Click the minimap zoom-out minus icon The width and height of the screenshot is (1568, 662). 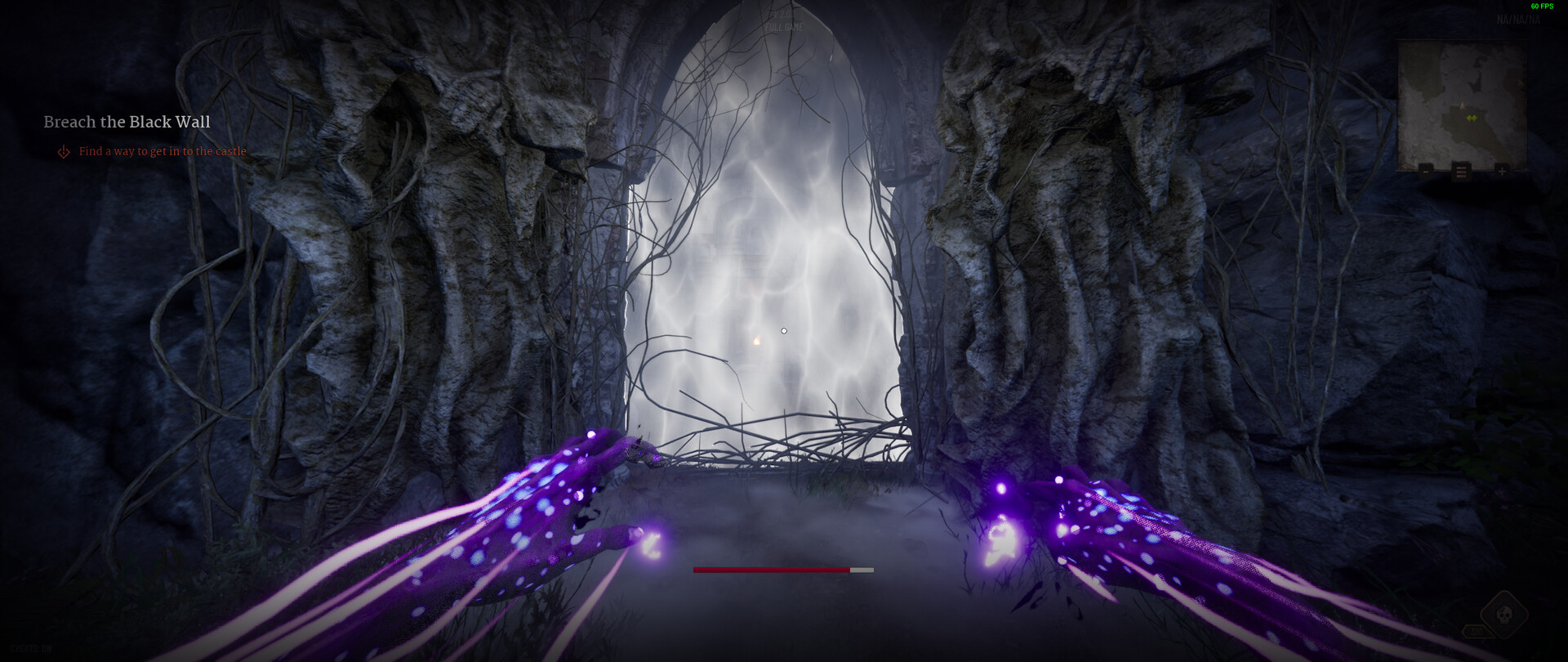point(1426,172)
